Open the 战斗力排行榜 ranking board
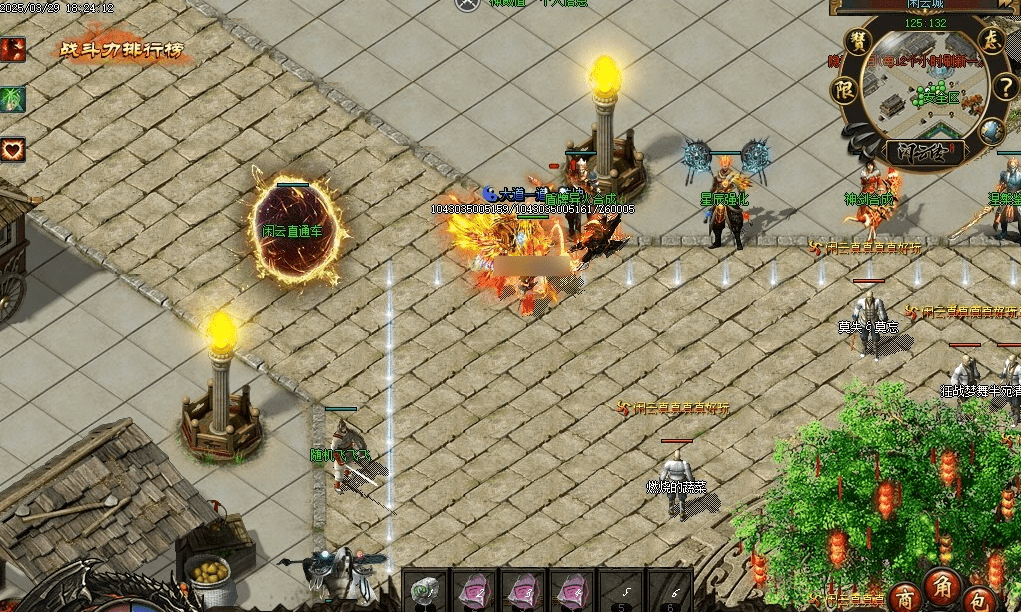1021x612 pixels. (121, 49)
